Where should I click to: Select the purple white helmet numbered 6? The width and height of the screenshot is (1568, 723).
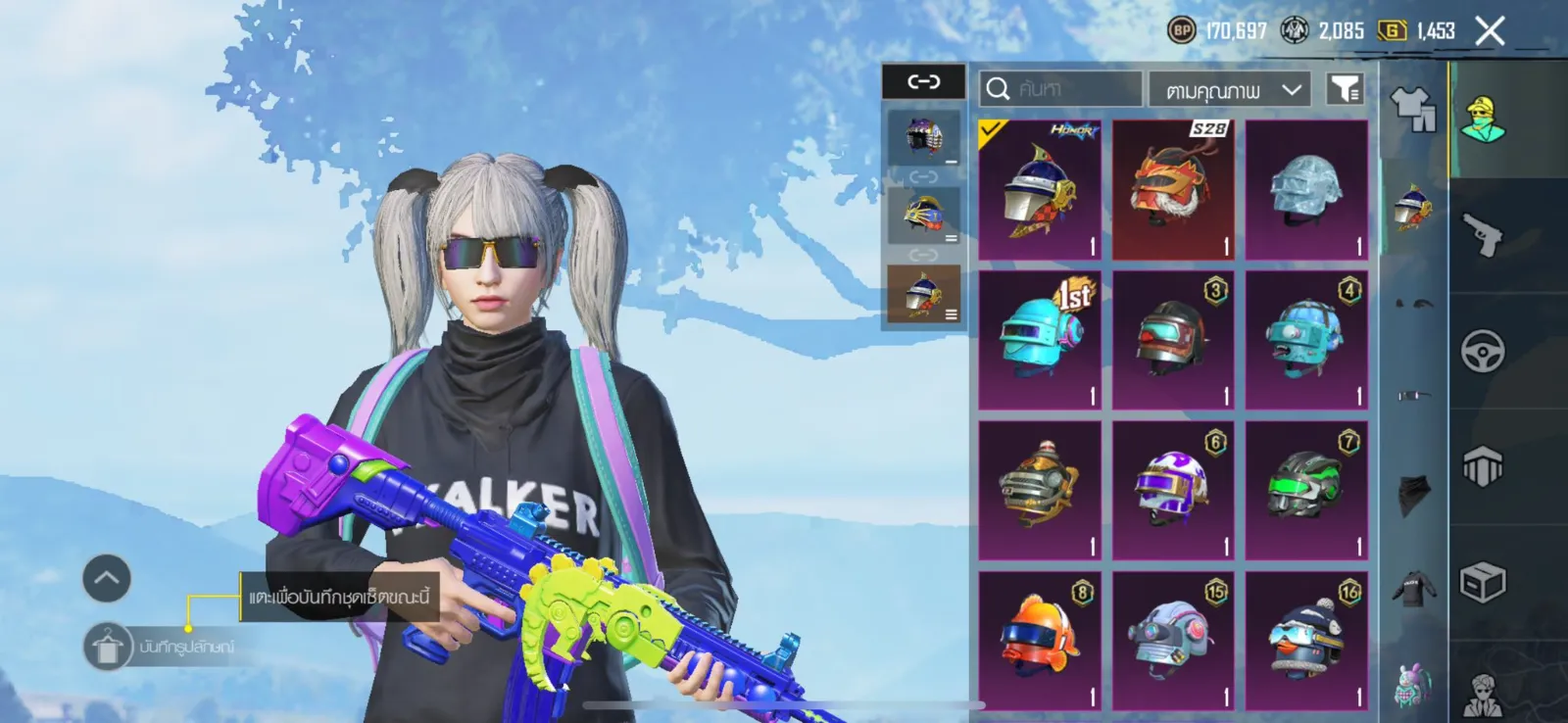coord(1173,490)
